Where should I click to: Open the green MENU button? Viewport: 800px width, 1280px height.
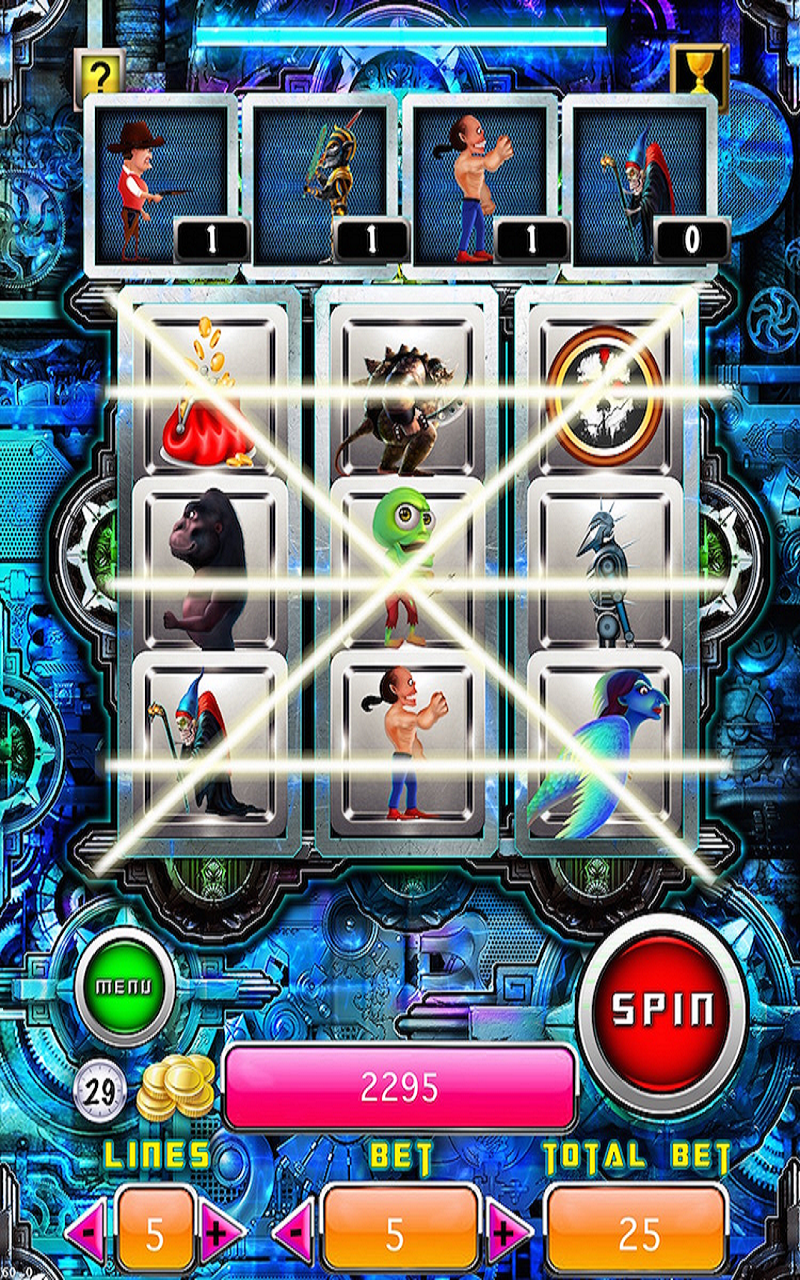pyautogui.click(x=124, y=985)
